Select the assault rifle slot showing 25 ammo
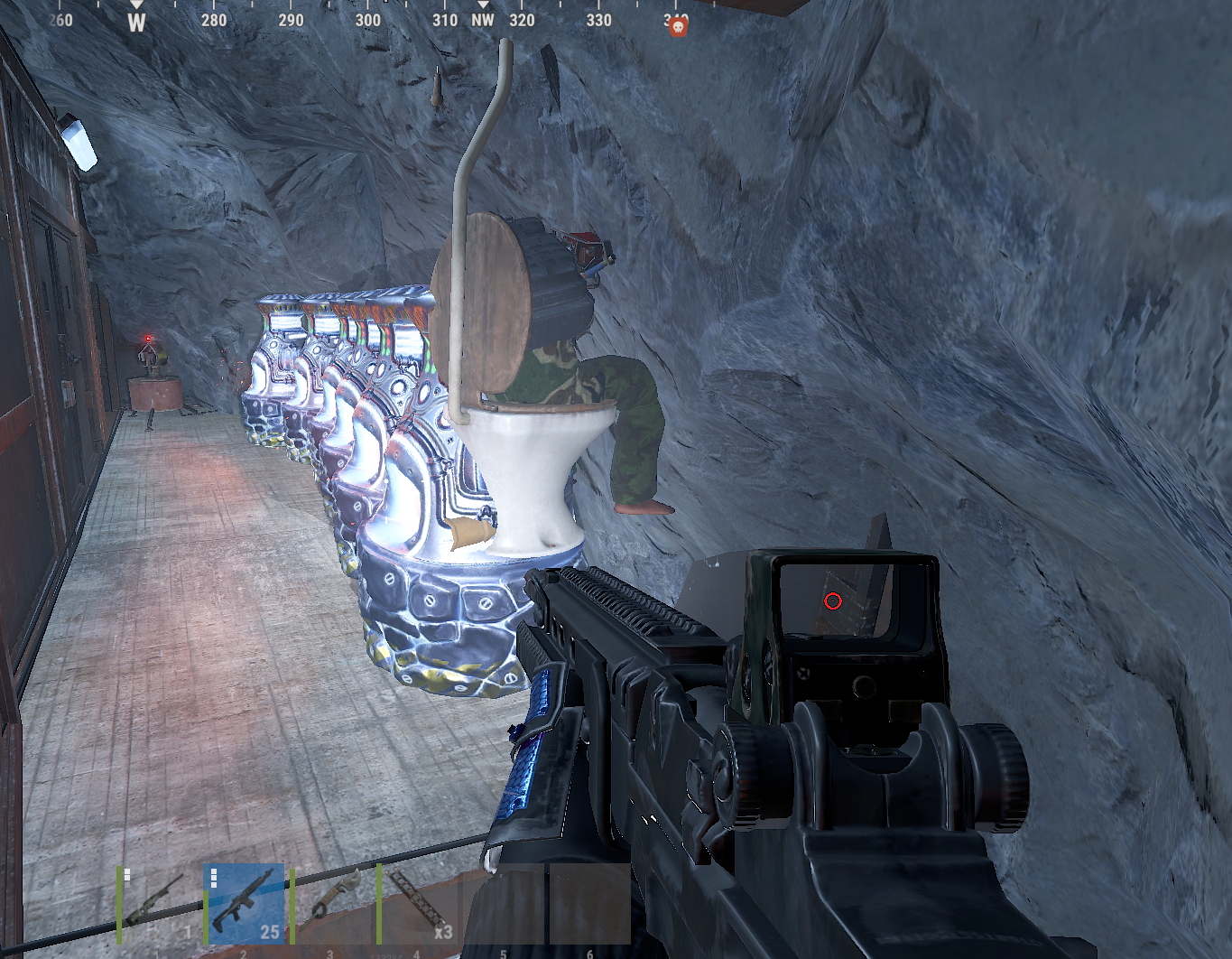 (245, 905)
